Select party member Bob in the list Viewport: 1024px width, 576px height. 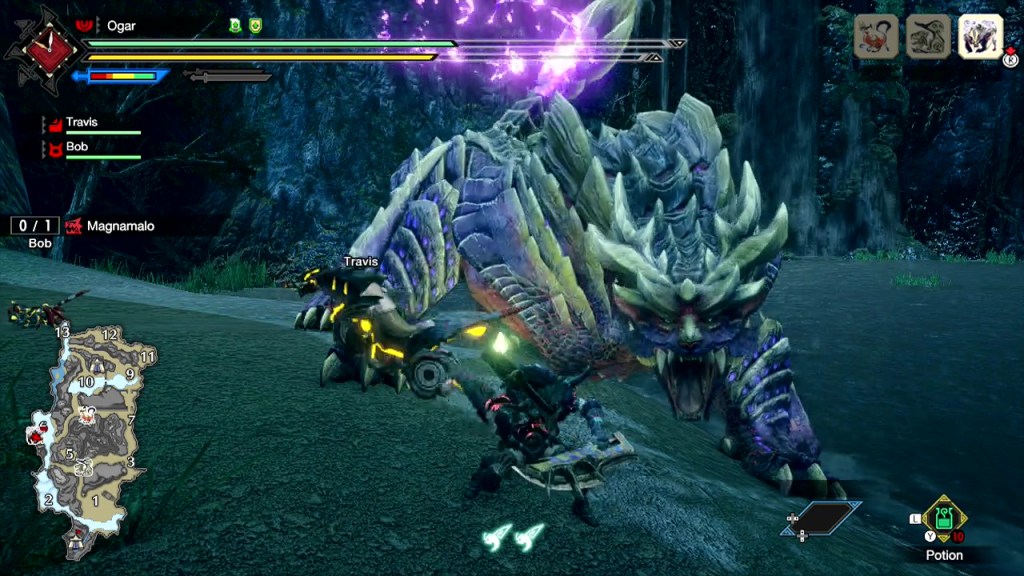point(77,147)
